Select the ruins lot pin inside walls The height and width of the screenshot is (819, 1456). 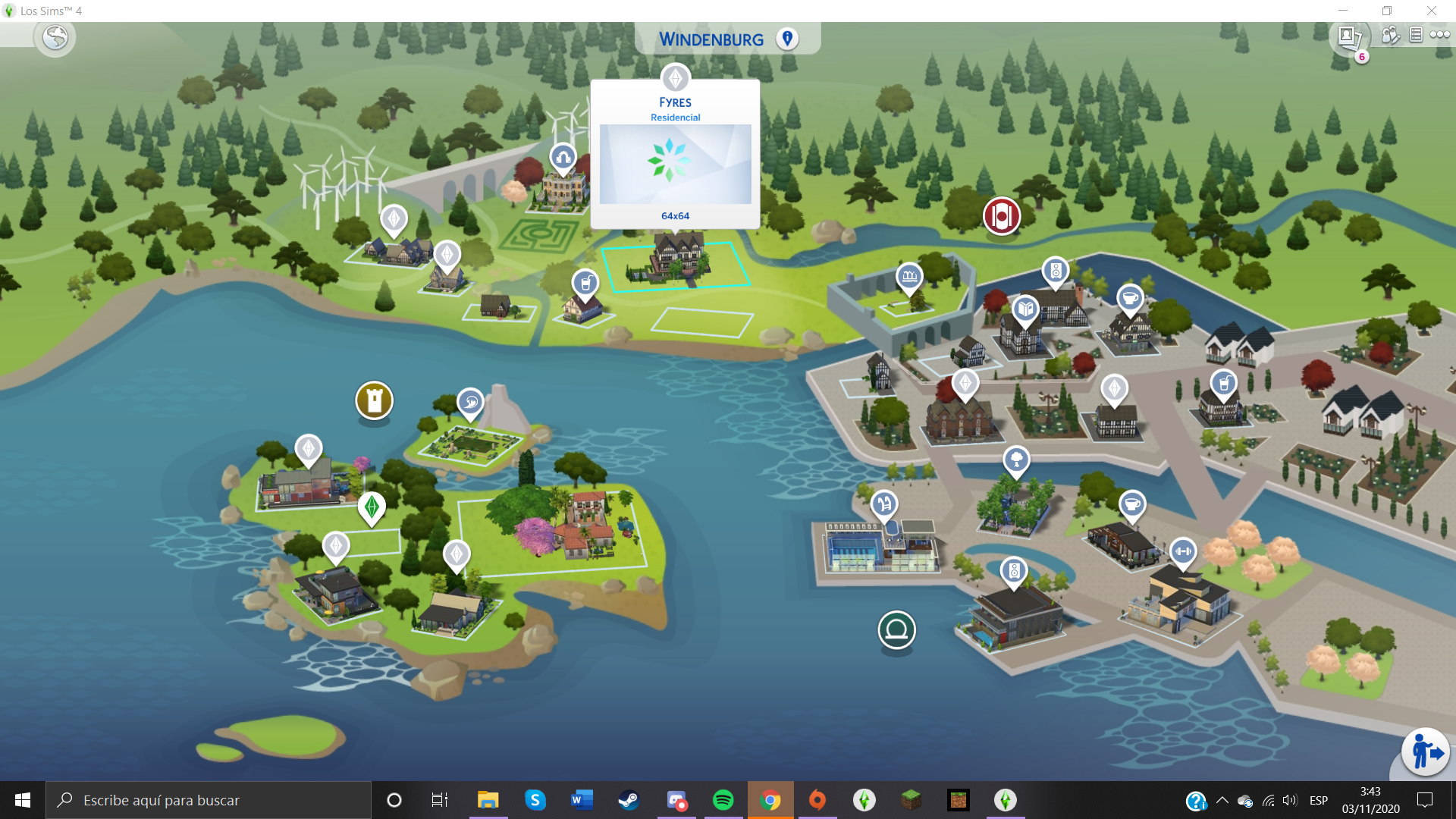point(909,276)
